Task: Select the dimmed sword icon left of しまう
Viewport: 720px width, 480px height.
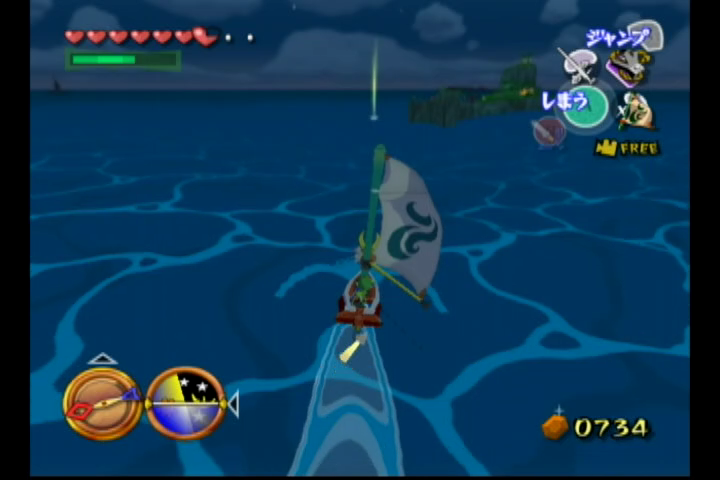Action: [x=548, y=131]
